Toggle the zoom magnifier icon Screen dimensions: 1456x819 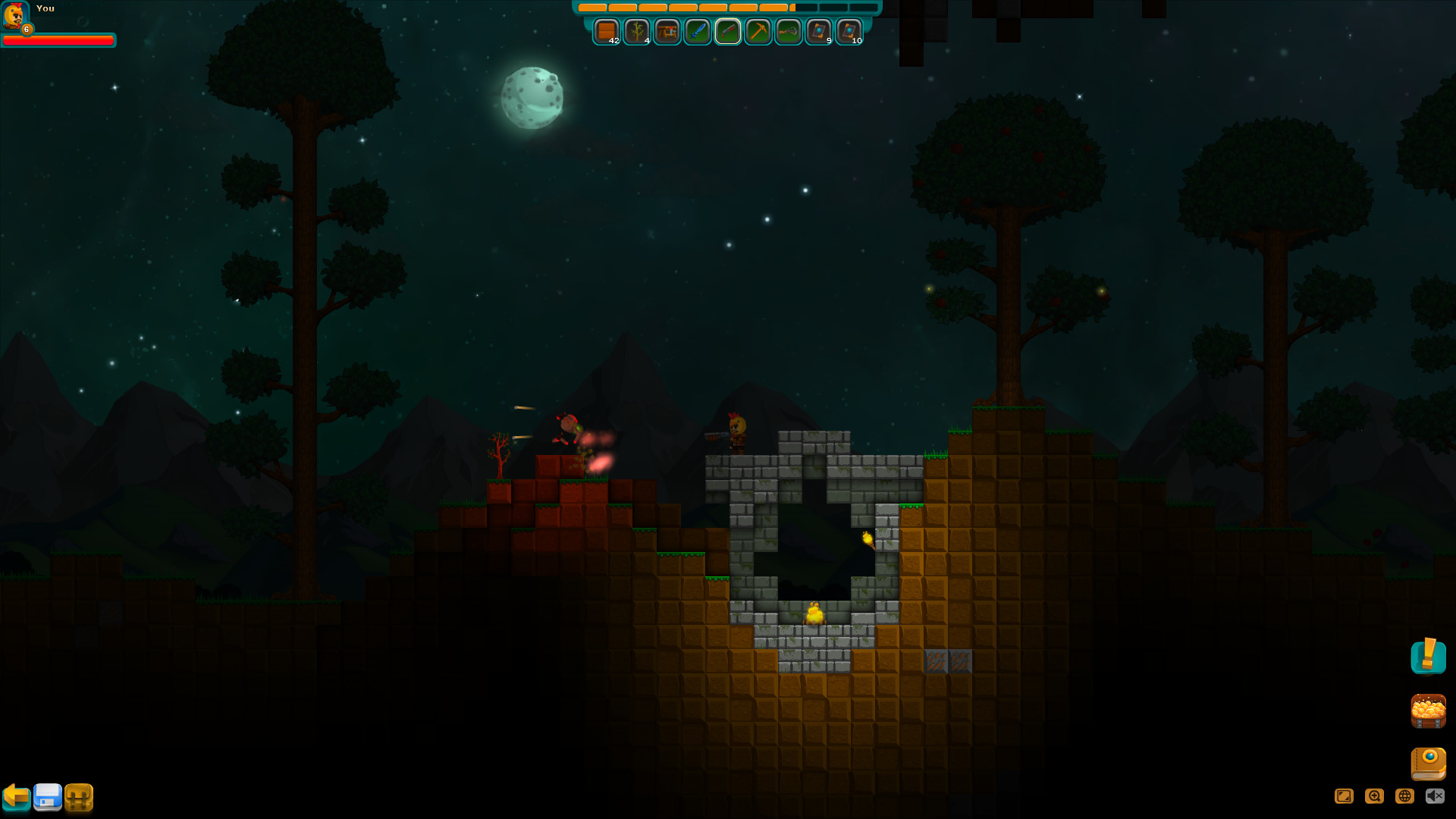[x=1373, y=796]
